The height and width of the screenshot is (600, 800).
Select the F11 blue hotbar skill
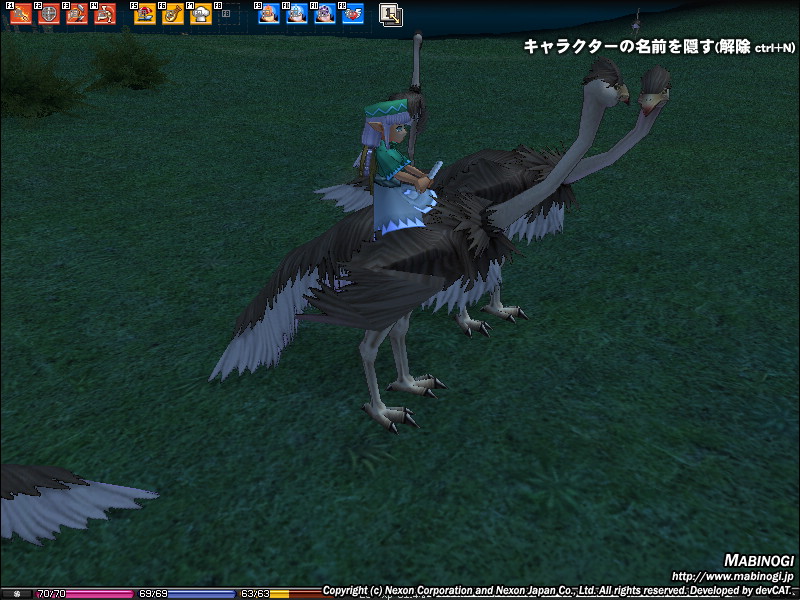pos(325,15)
